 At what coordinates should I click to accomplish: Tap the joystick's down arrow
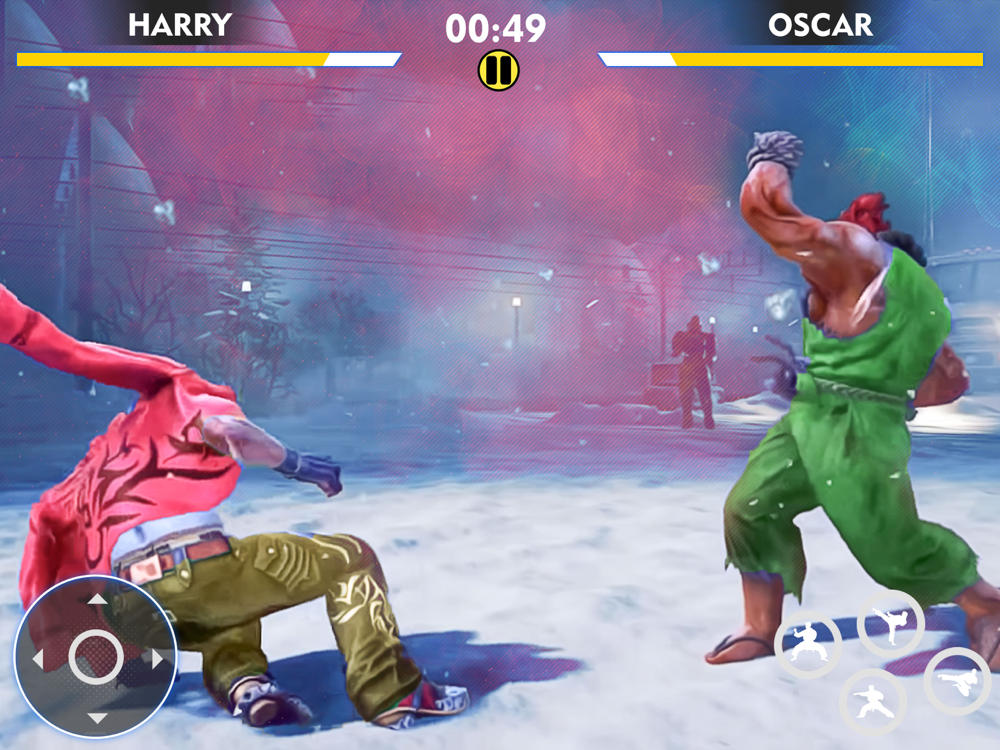click(x=97, y=718)
